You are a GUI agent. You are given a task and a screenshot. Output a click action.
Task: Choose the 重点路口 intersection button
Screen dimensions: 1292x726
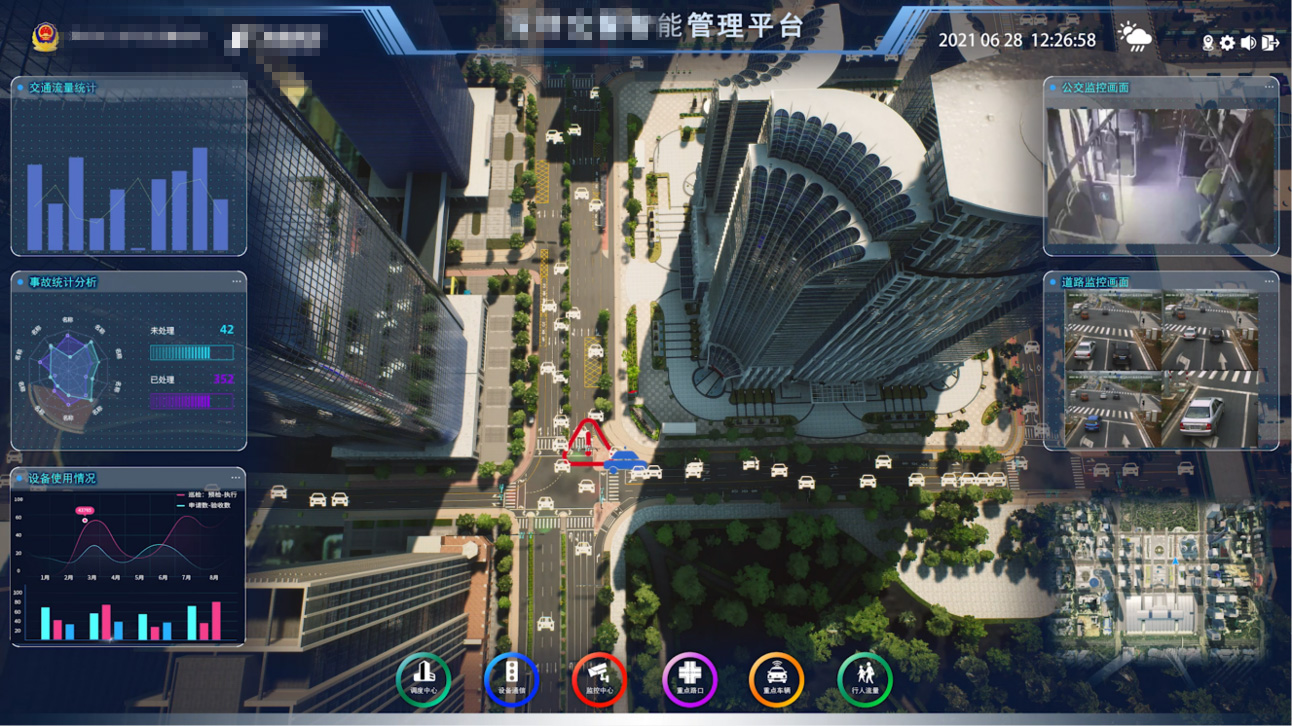click(x=688, y=679)
